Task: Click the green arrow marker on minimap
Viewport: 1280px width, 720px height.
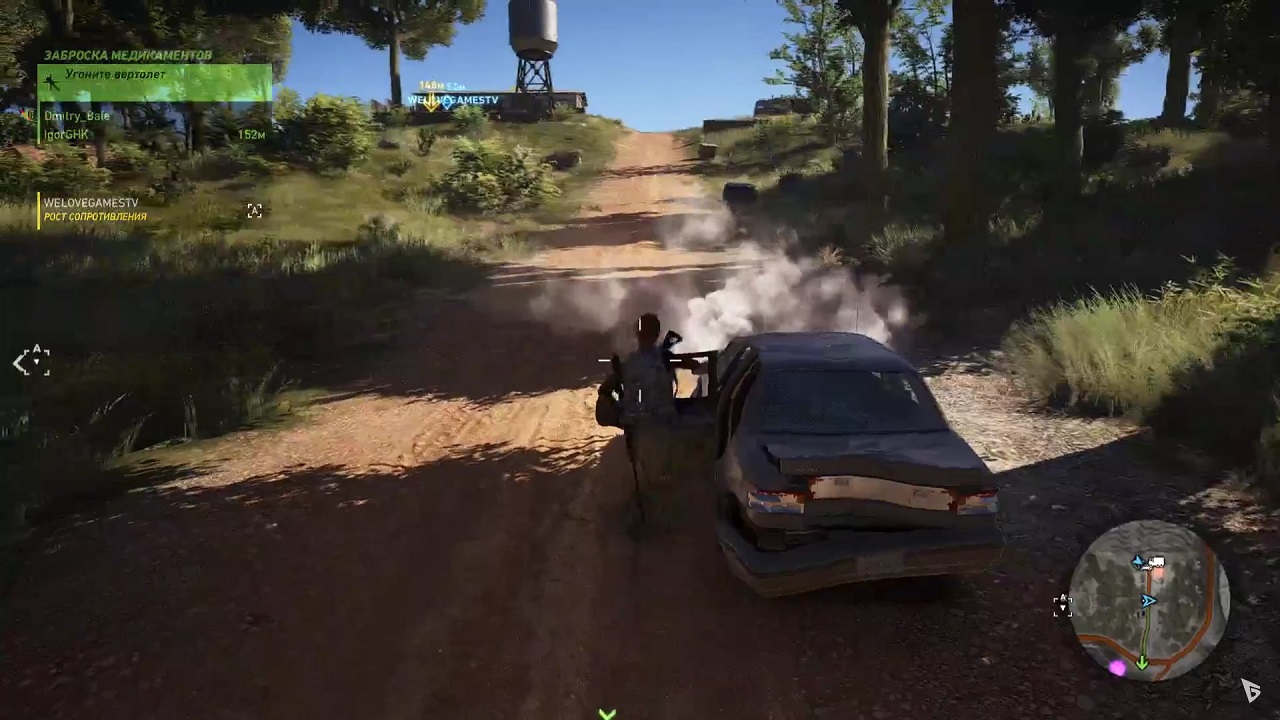Action: [1142, 662]
